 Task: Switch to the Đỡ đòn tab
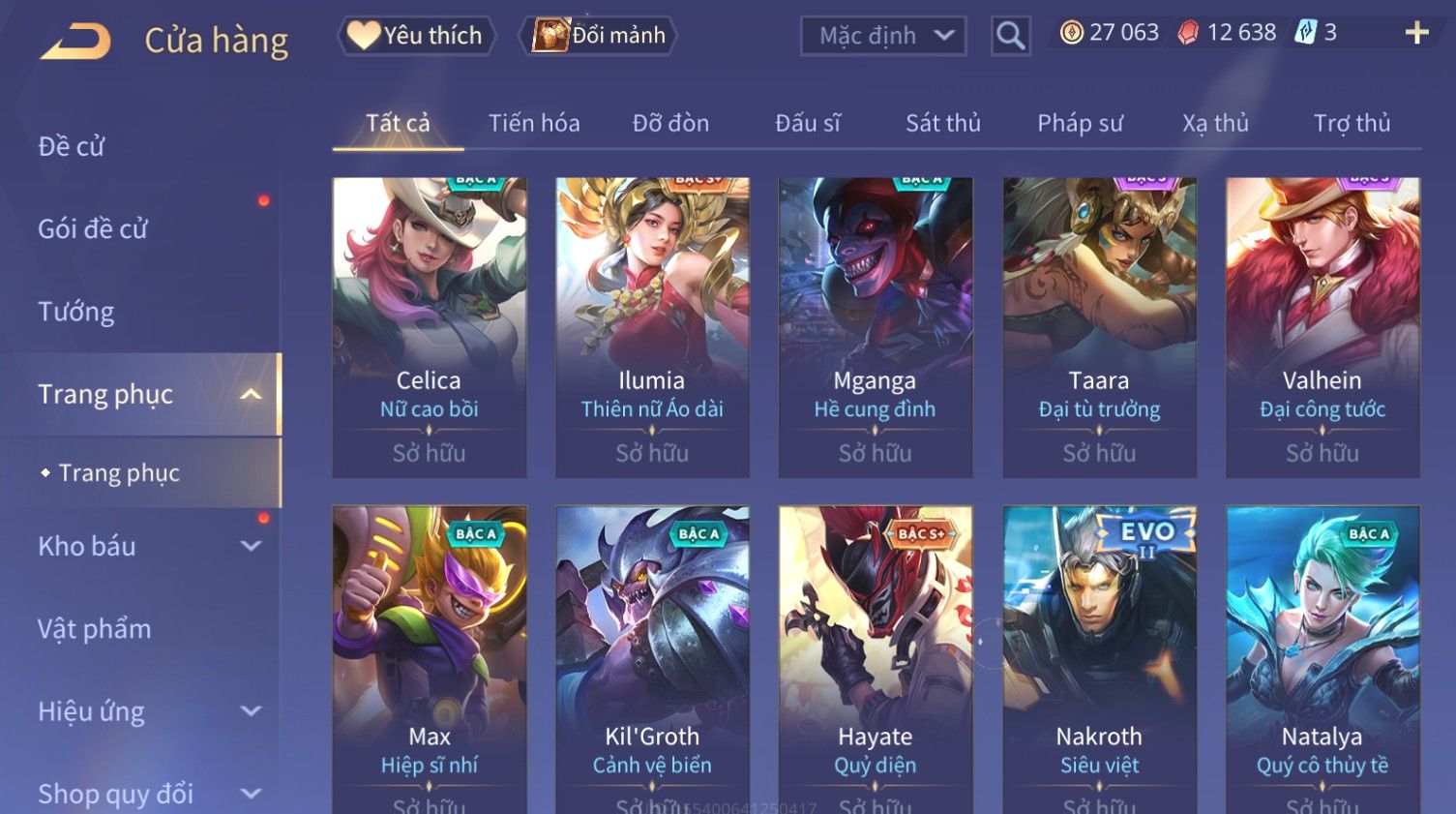[x=670, y=123]
